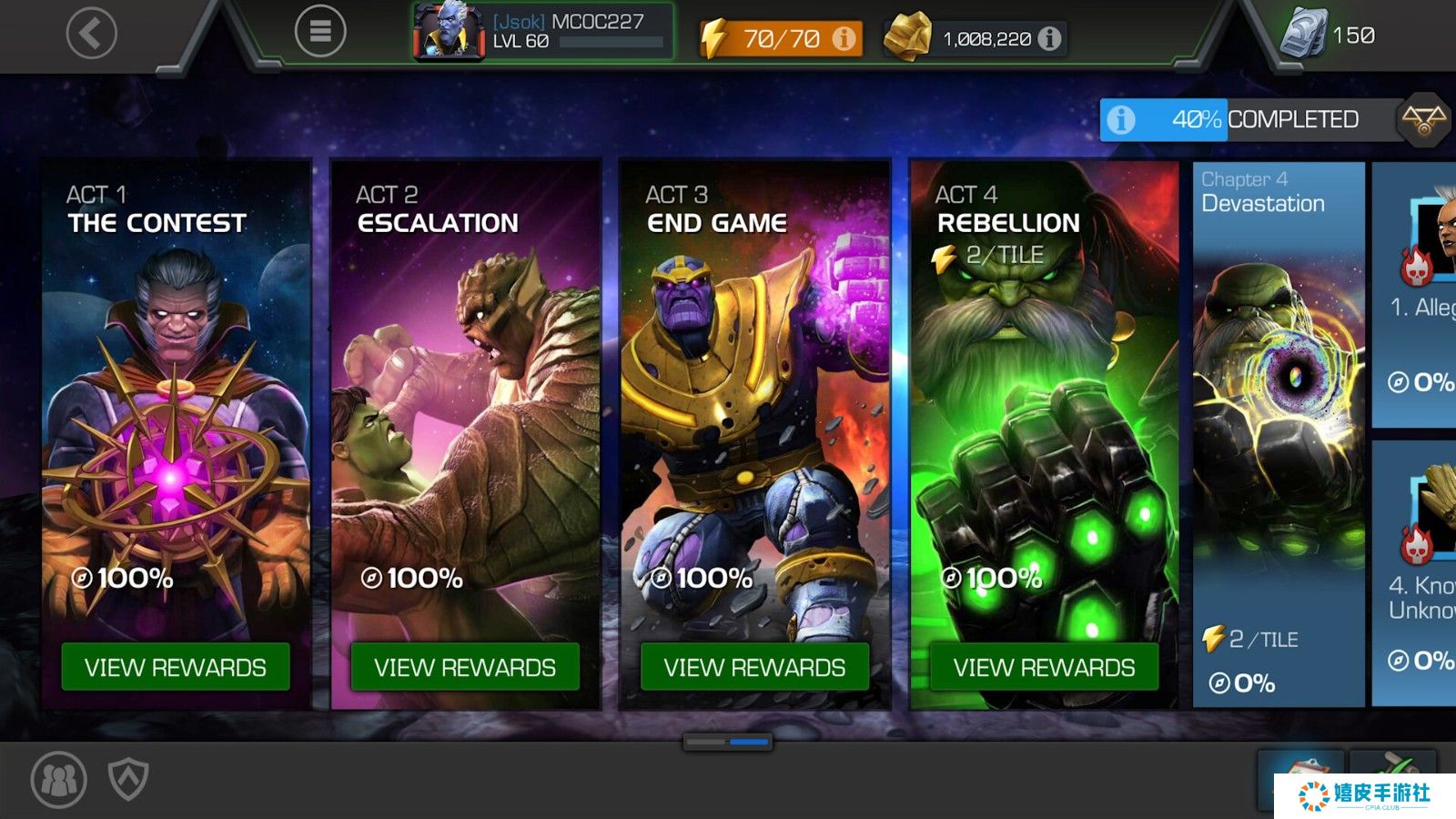Show gold info beside 1,008,220
Image resolution: width=1456 pixels, height=819 pixels.
click(1049, 38)
